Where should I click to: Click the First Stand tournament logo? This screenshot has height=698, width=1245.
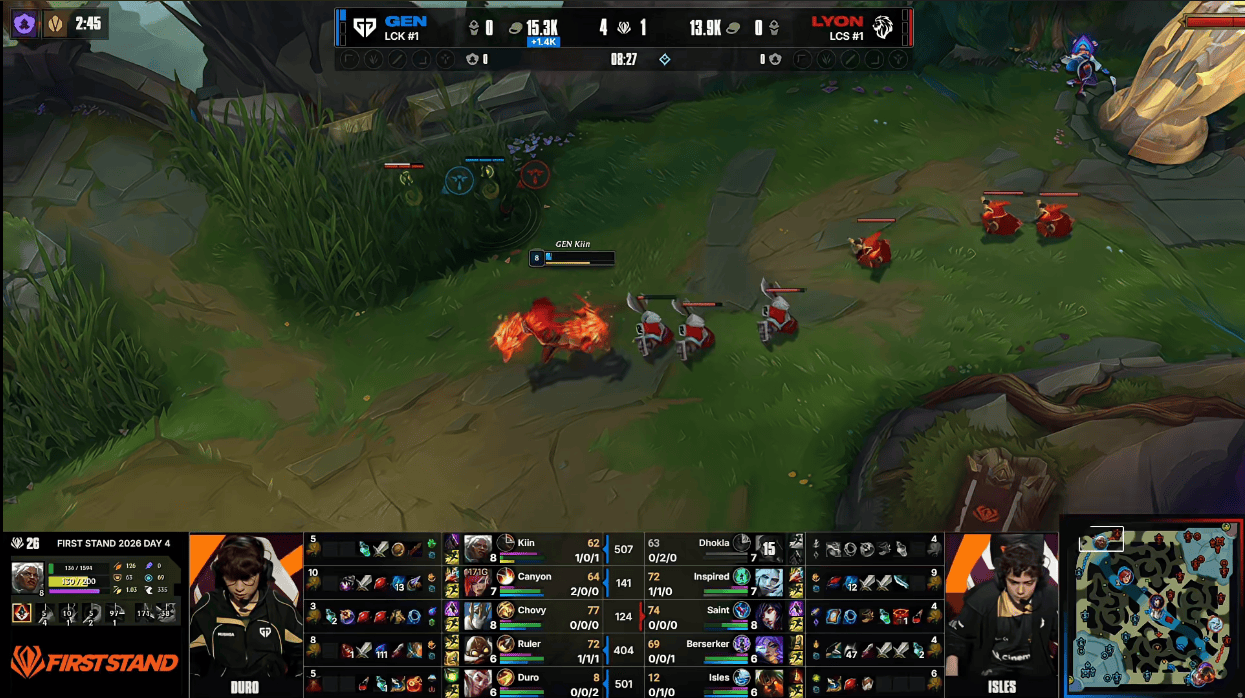[x=94, y=662]
